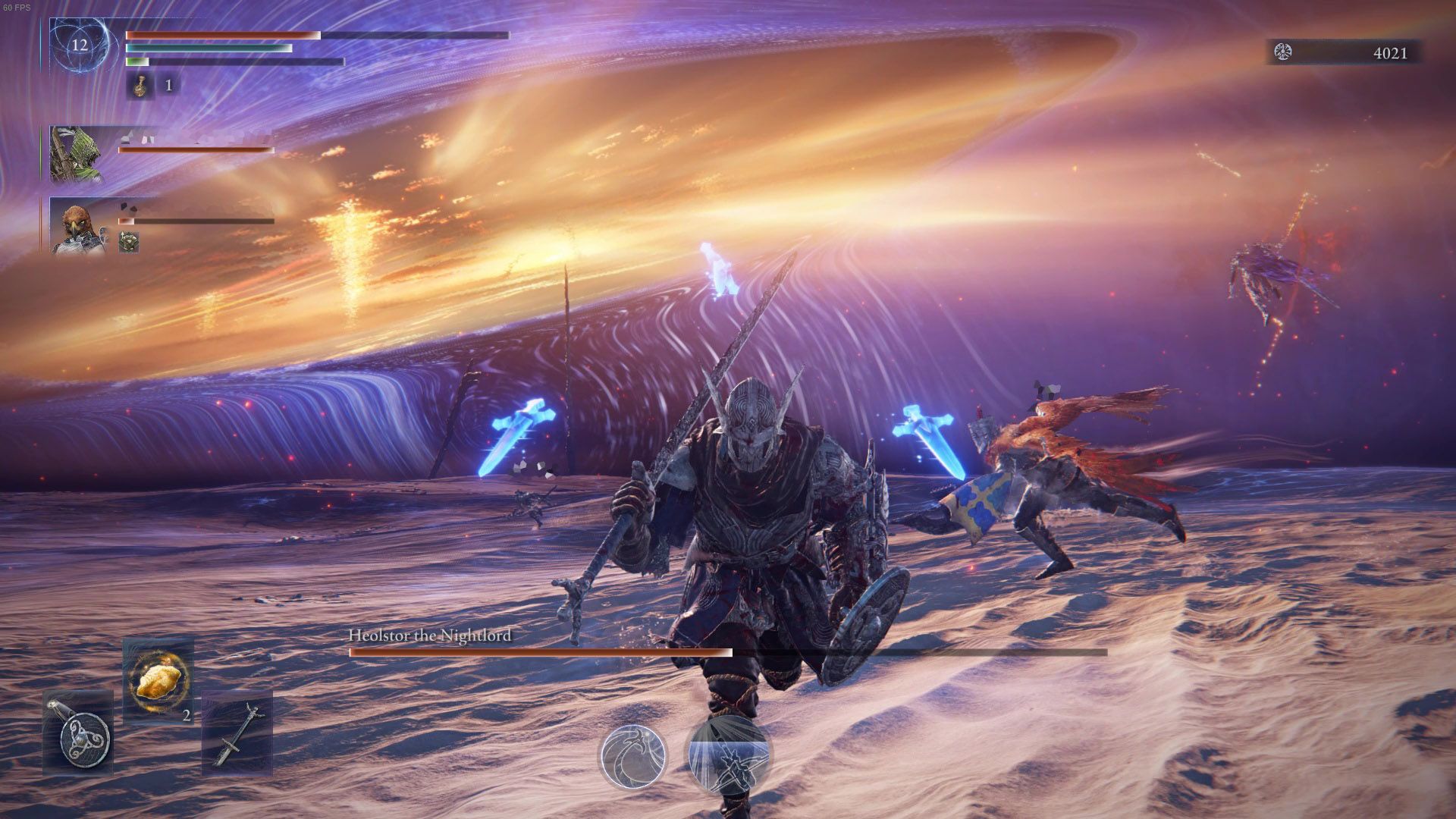Select the green-hooded teammate portrait
The image size is (1456, 819).
[x=77, y=154]
